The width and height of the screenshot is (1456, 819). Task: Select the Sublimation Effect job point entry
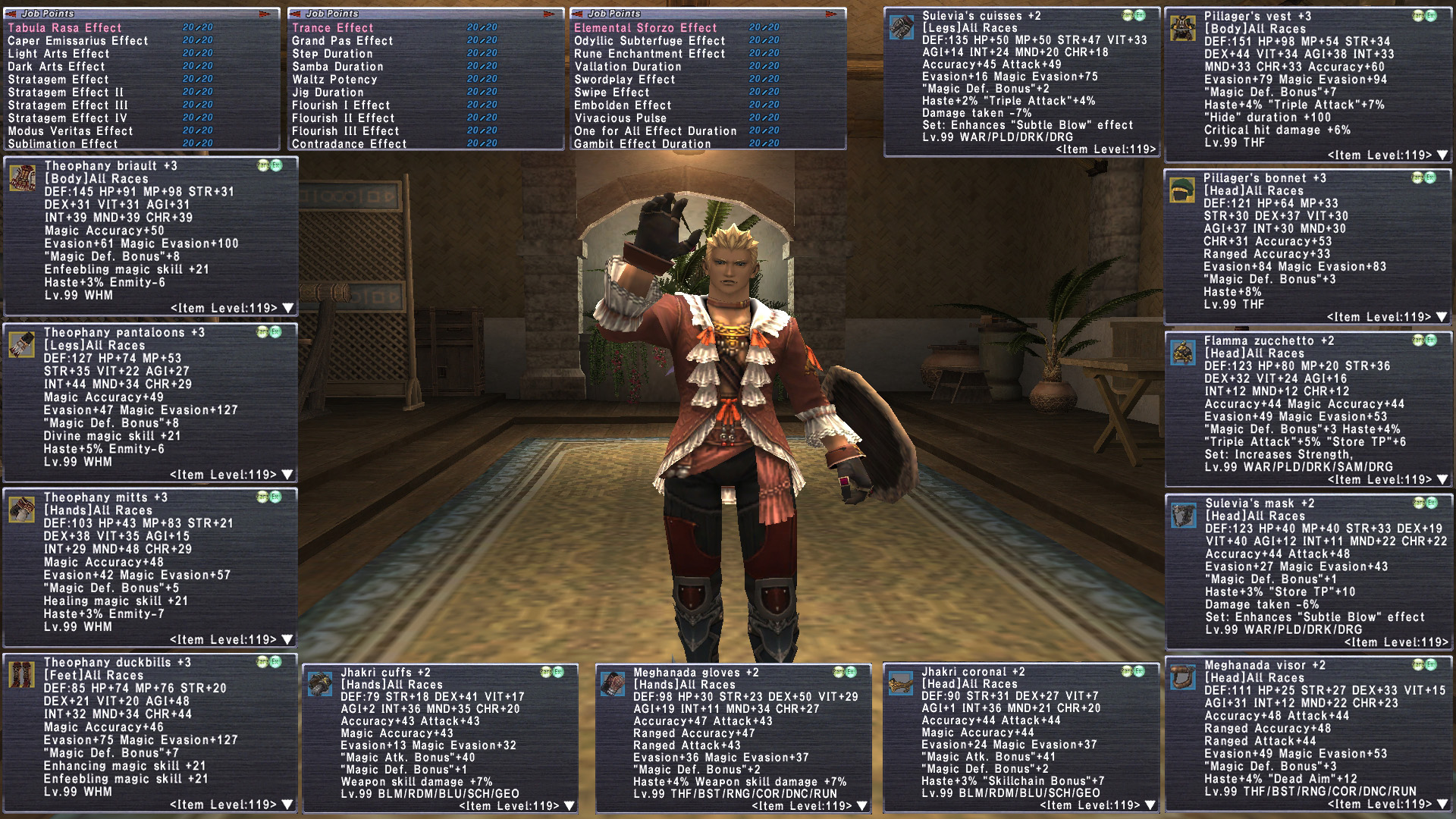(63, 144)
